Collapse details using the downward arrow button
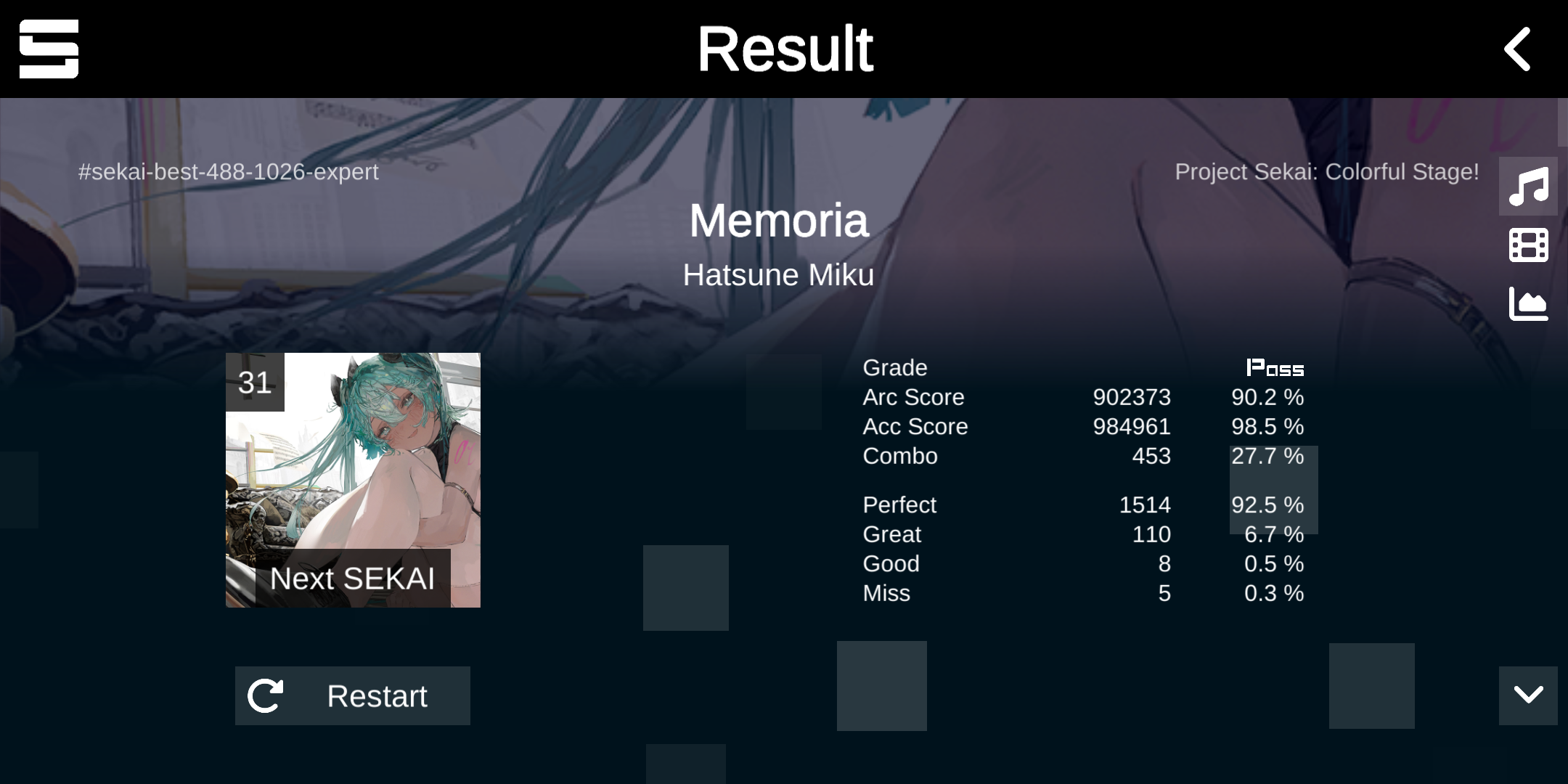This screenshot has width=1568, height=784. click(x=1528, y=695)
